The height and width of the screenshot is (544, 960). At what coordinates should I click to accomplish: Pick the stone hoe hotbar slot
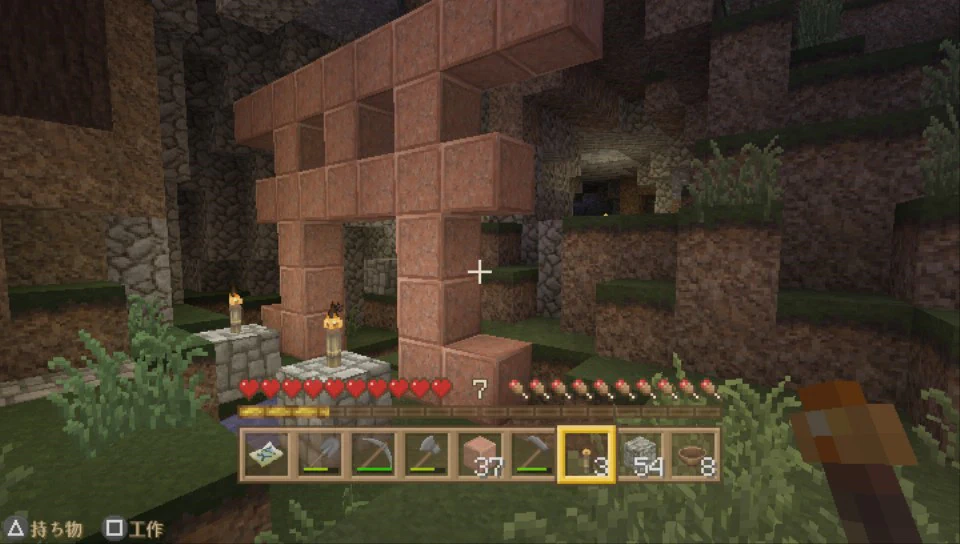533,455
